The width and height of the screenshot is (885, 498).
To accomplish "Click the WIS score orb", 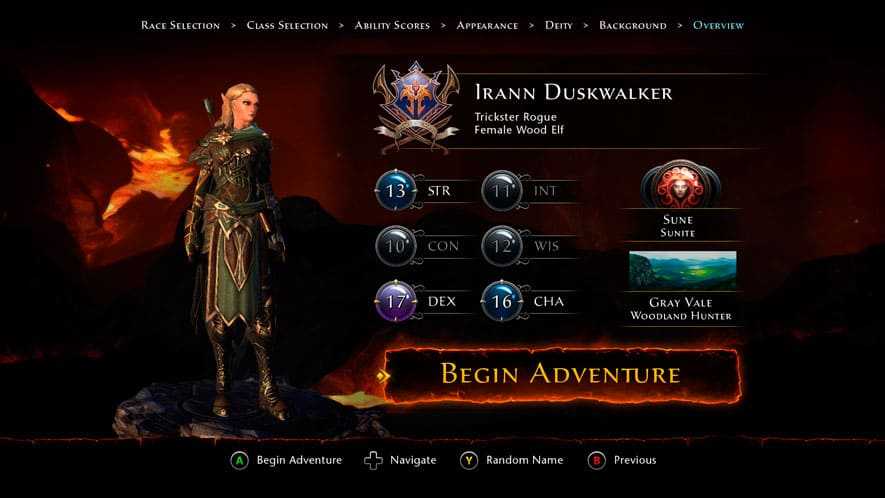I will pos(501,246).
